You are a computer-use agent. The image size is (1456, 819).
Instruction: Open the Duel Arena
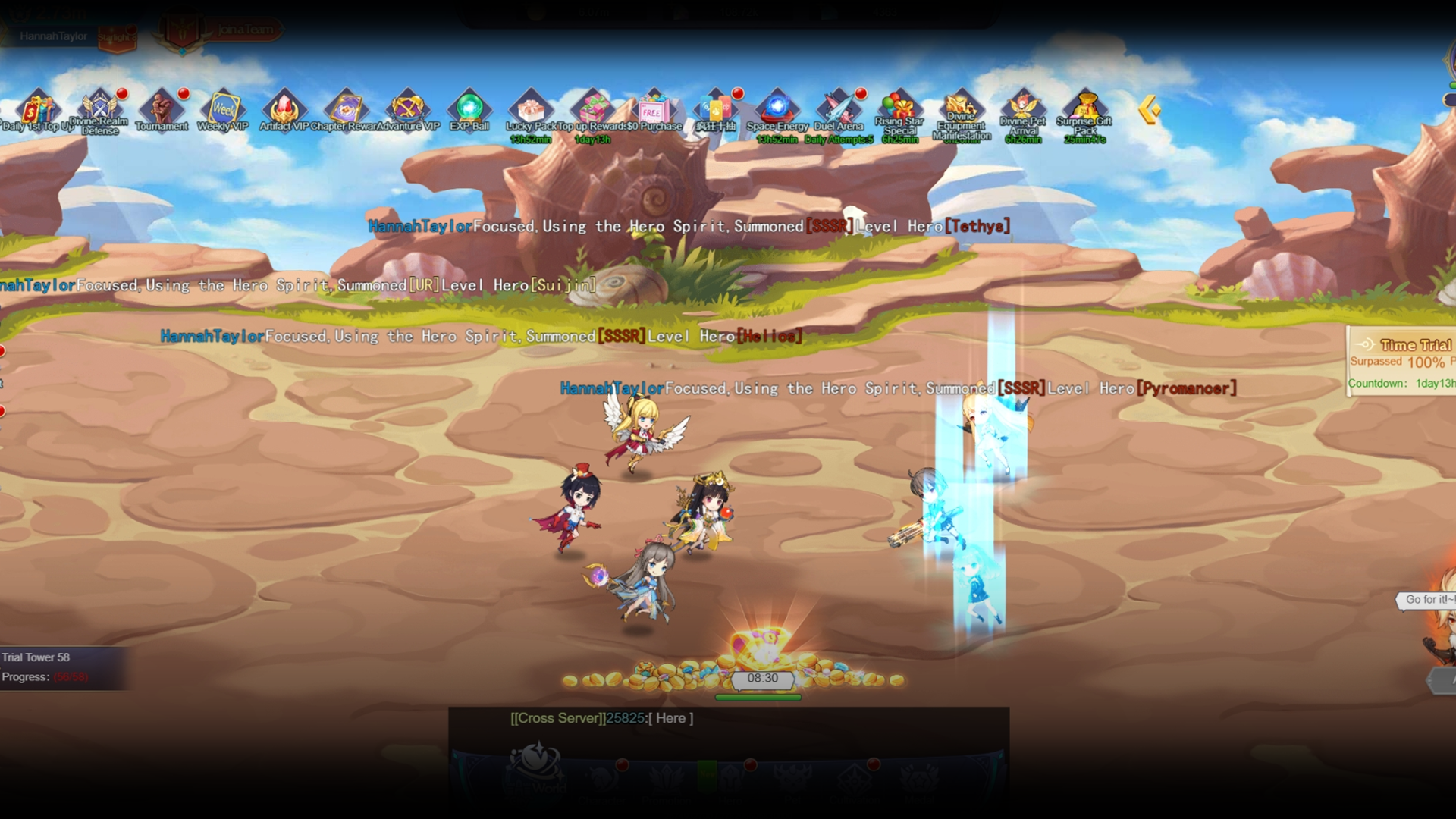[x=837, y=110]
